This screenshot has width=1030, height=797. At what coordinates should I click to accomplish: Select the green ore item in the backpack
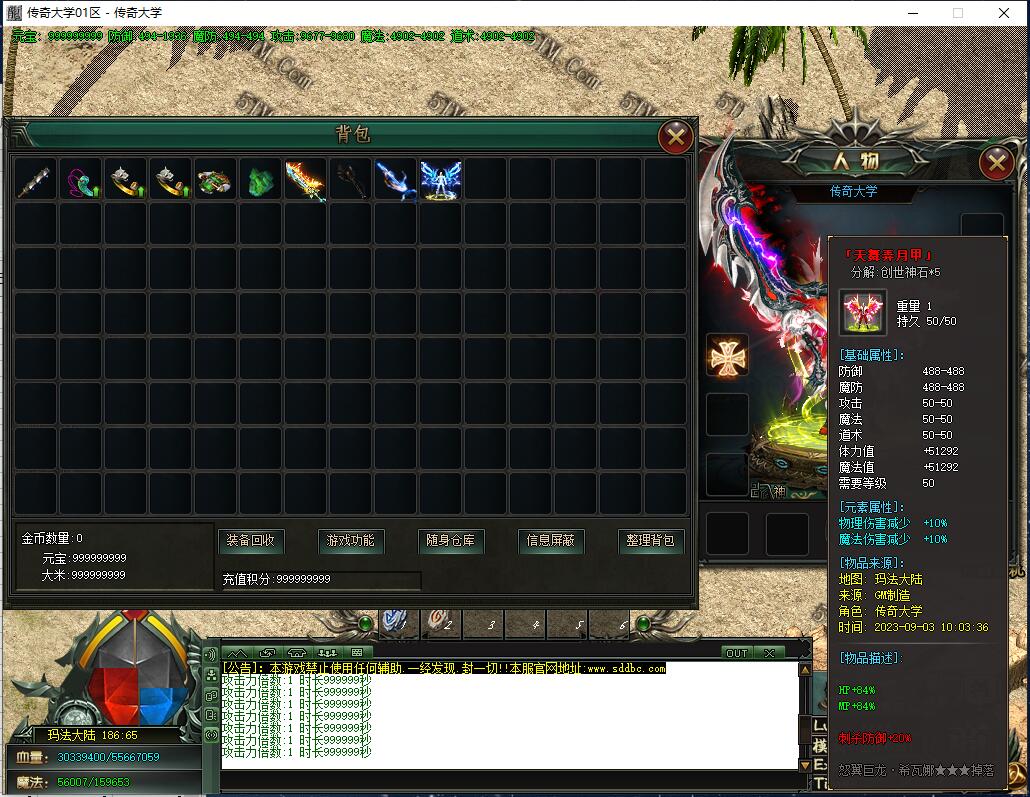(x=260, y=180)
